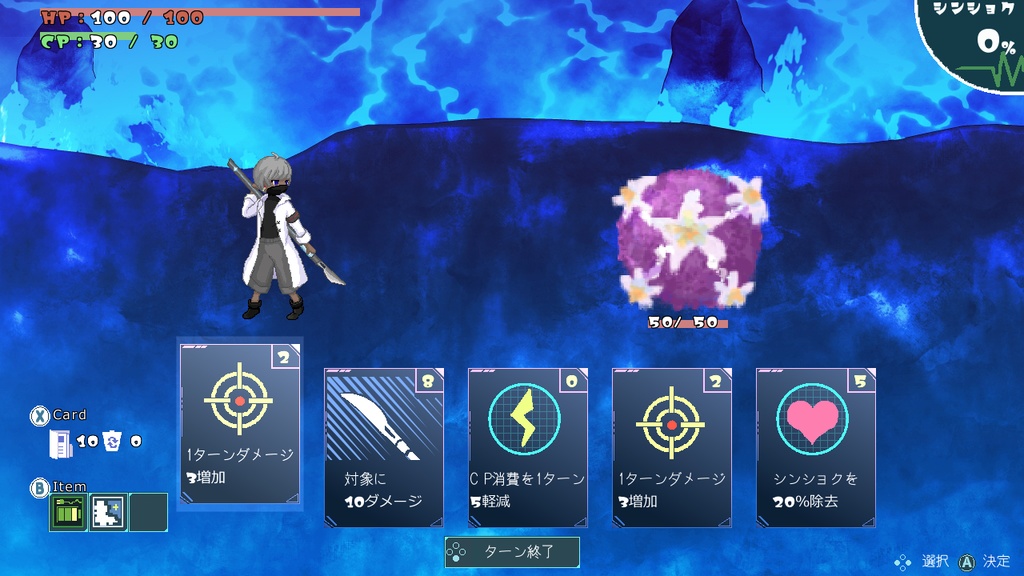Play the 対象に10ダメージ blade card
The width and height of the screenshot is (1024, 576).
tap(384, 447)
